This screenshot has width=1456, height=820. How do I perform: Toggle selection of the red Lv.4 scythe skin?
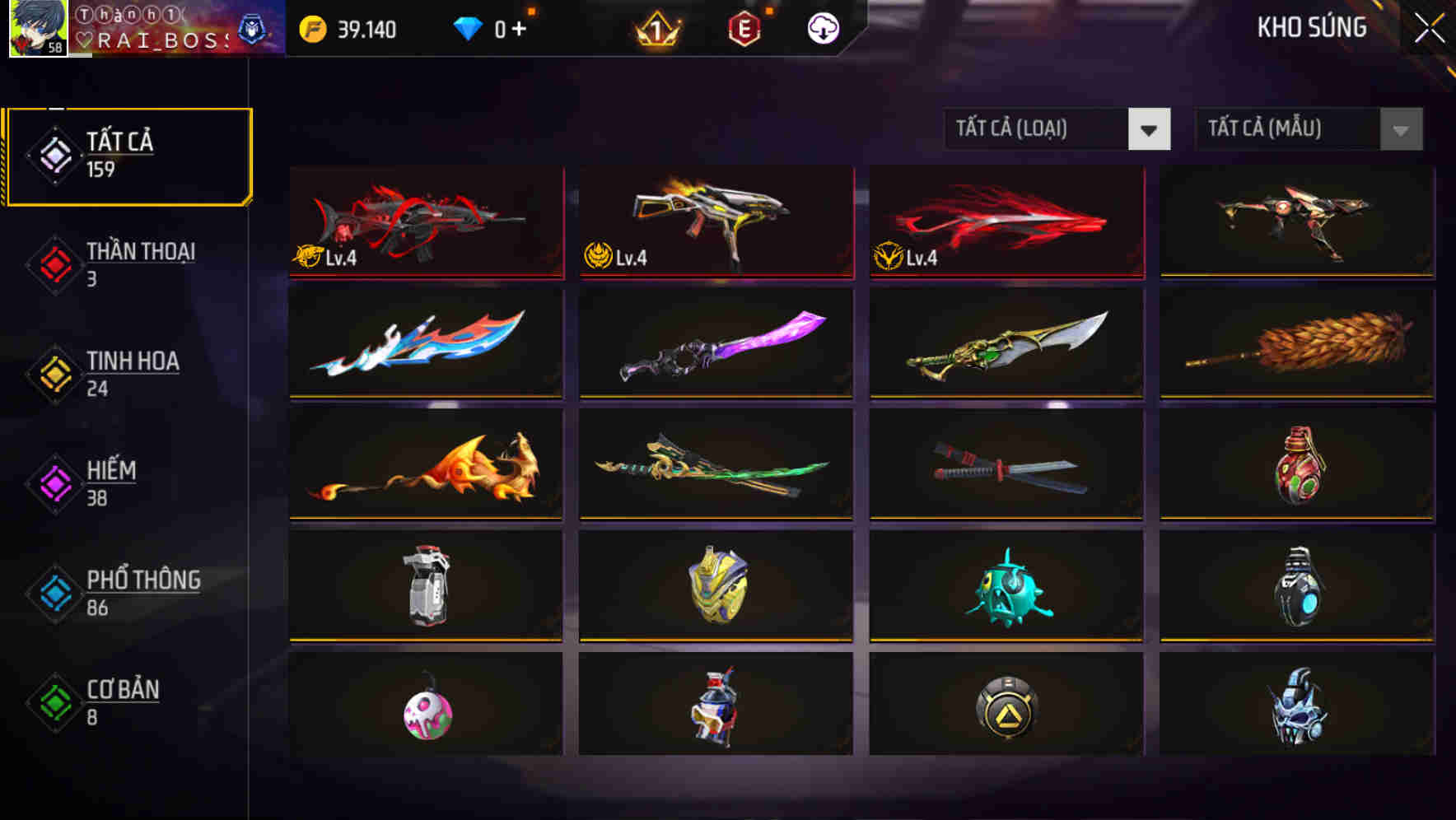click(x=1004, y=222)
